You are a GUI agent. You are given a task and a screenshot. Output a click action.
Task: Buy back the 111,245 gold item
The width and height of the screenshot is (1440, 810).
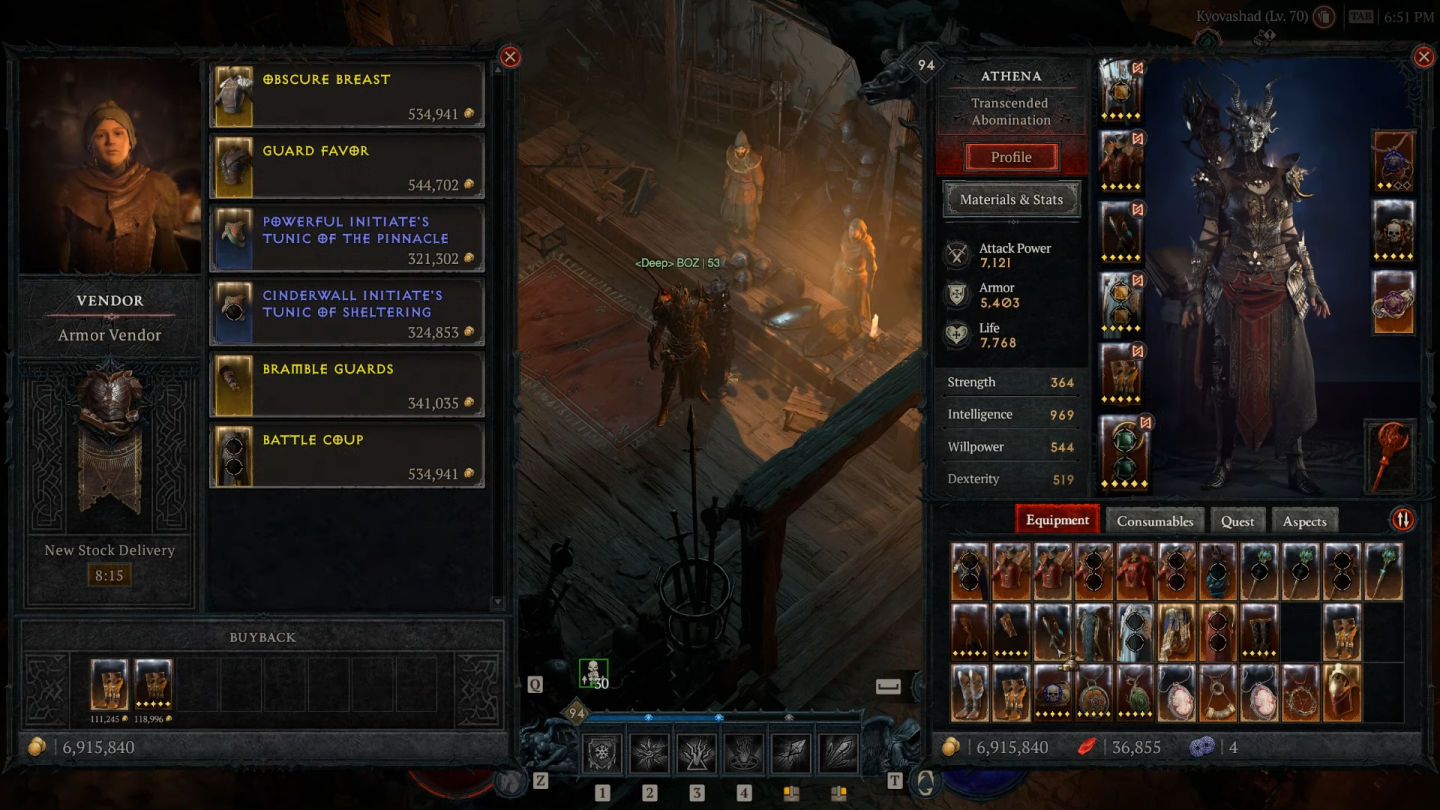click(x=109, y=683)
